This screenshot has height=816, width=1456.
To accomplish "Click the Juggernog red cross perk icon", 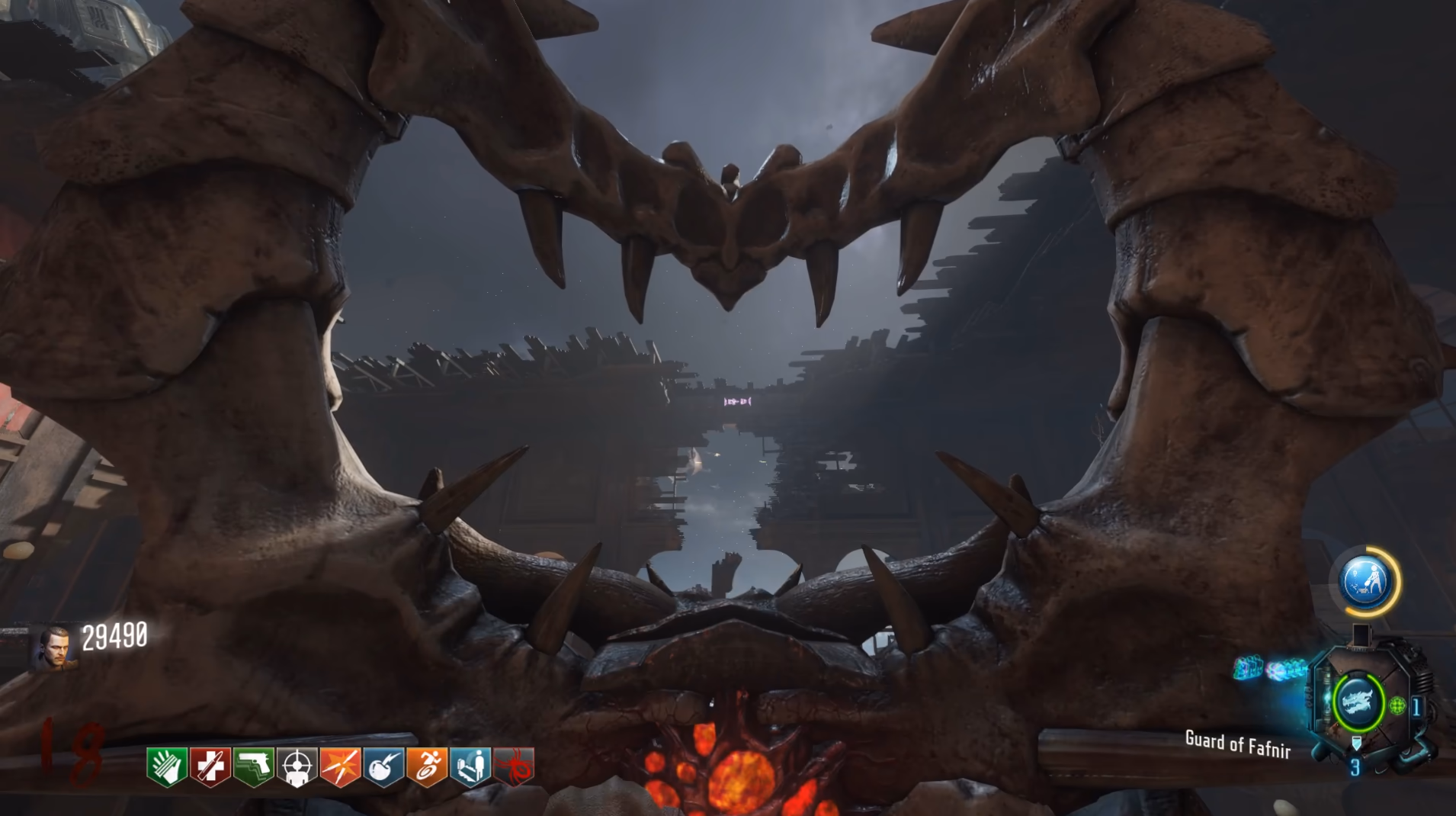I will 210,766.
